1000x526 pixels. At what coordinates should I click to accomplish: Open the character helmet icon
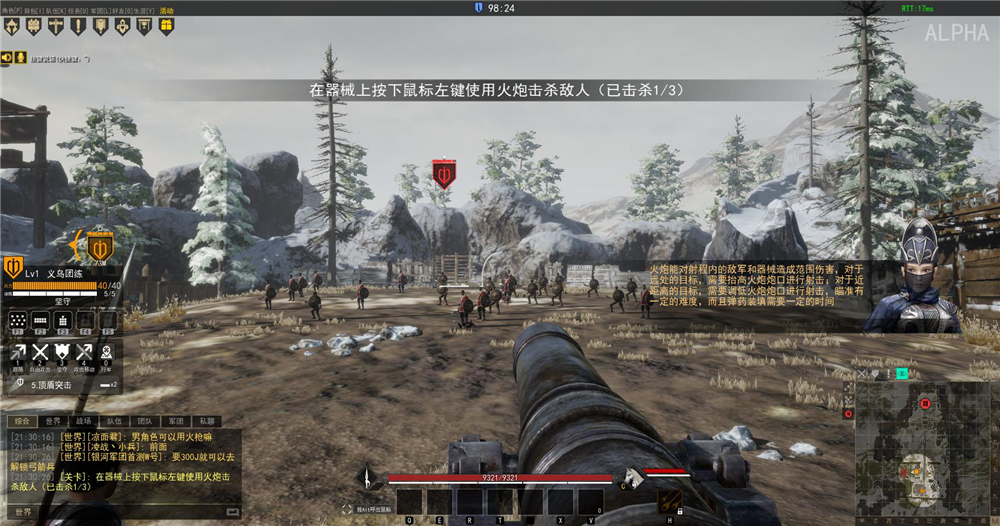[x=11, y=27]
